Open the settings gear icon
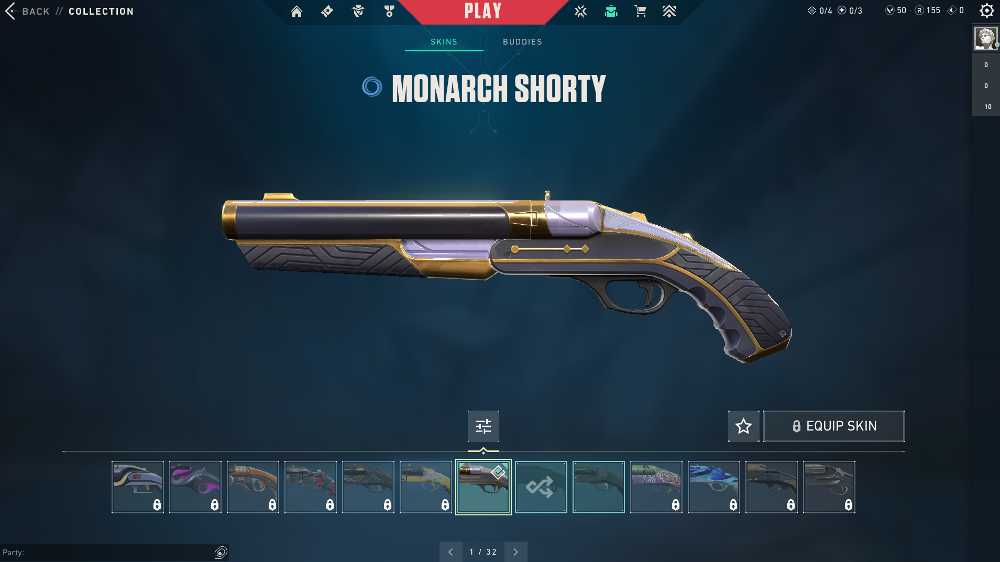Screen dimensions: 1000x562 (x=987, y=11)
